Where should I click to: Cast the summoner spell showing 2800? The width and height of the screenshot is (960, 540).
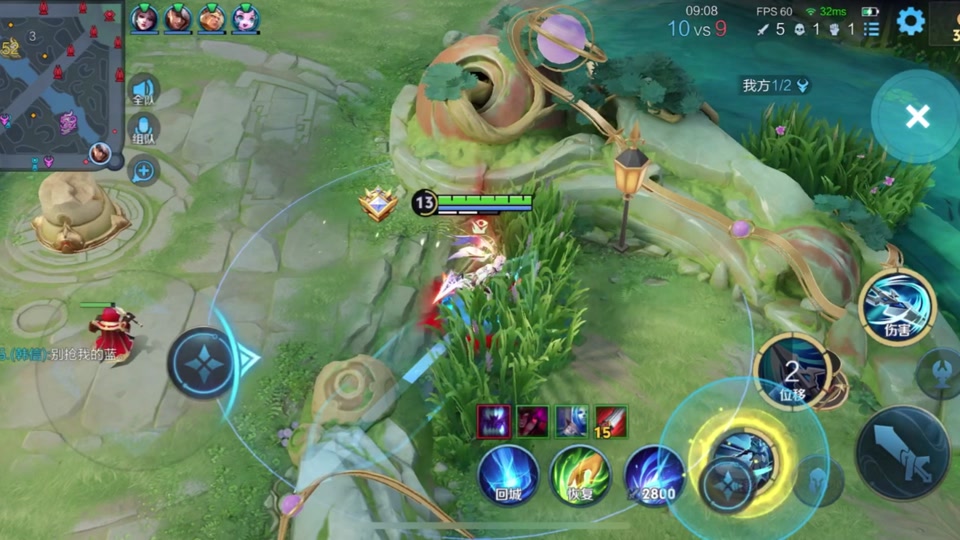click(654, 474)
